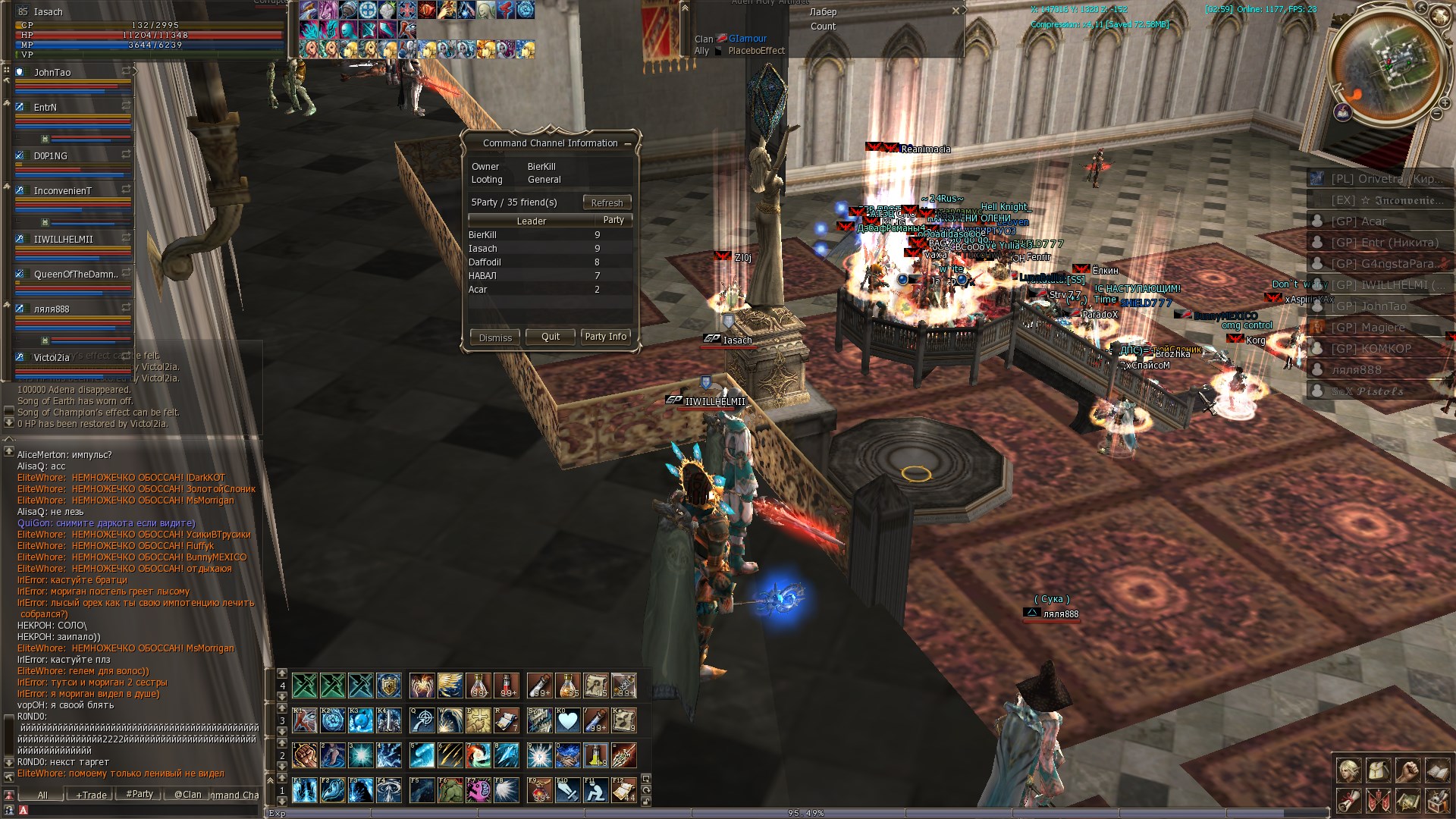This screenshot has width=1456, height=819.
Task: Switch to the +Trade chat tab
Action: click(x=91, y=795)
